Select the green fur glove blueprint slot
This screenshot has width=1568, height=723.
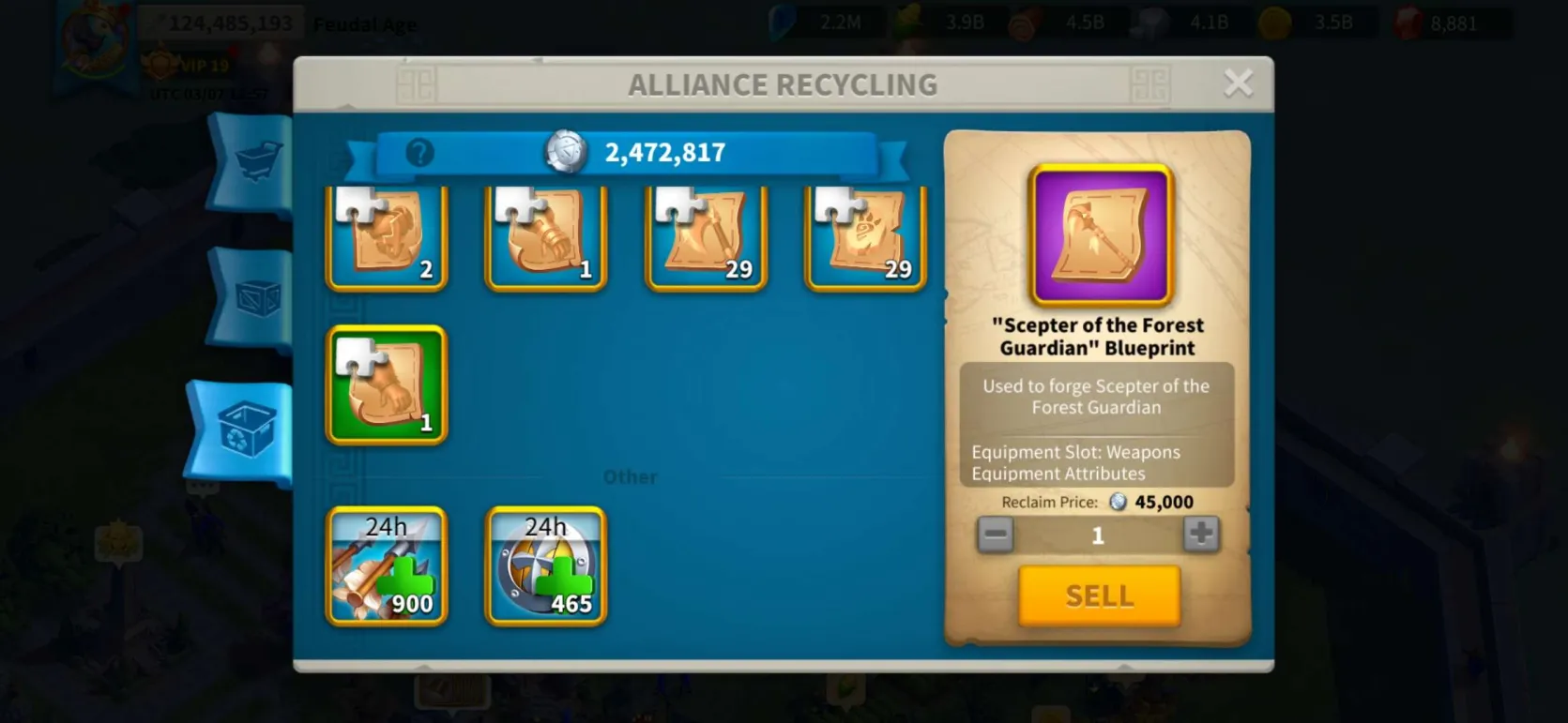point(387,384)
